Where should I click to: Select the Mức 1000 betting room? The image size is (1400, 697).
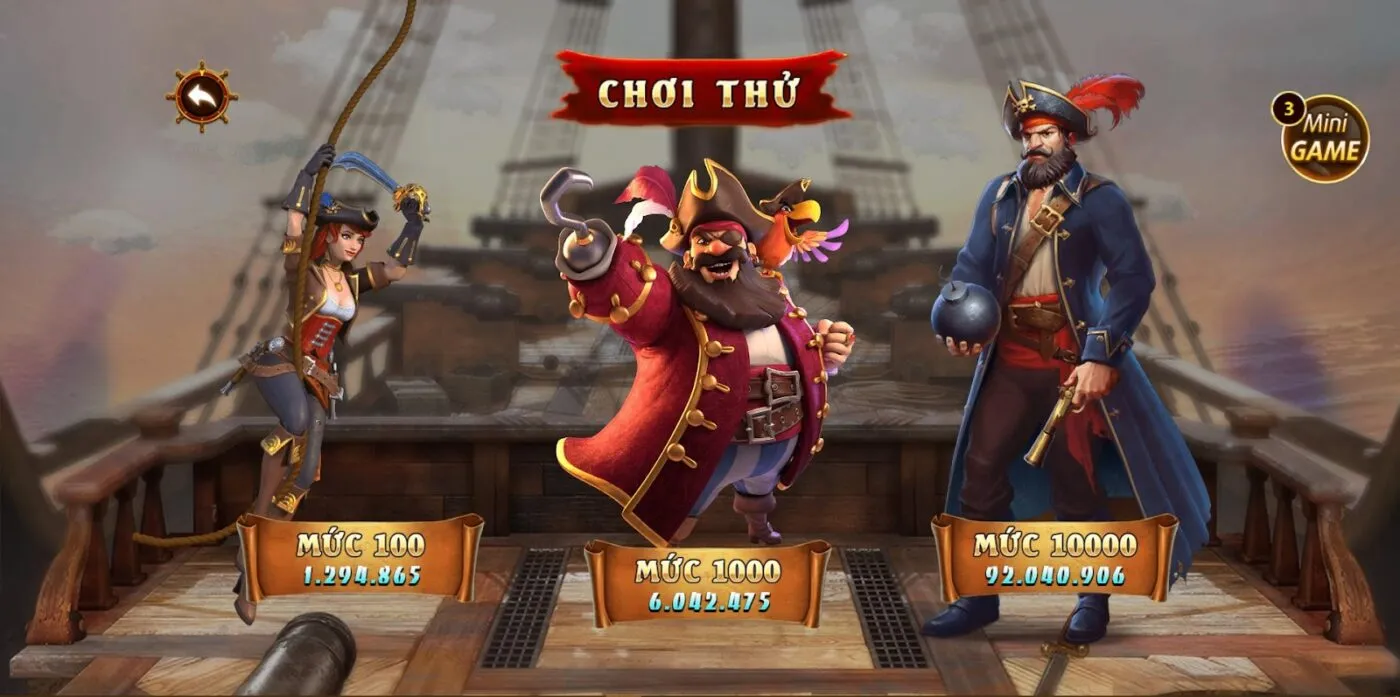[707, 584]
